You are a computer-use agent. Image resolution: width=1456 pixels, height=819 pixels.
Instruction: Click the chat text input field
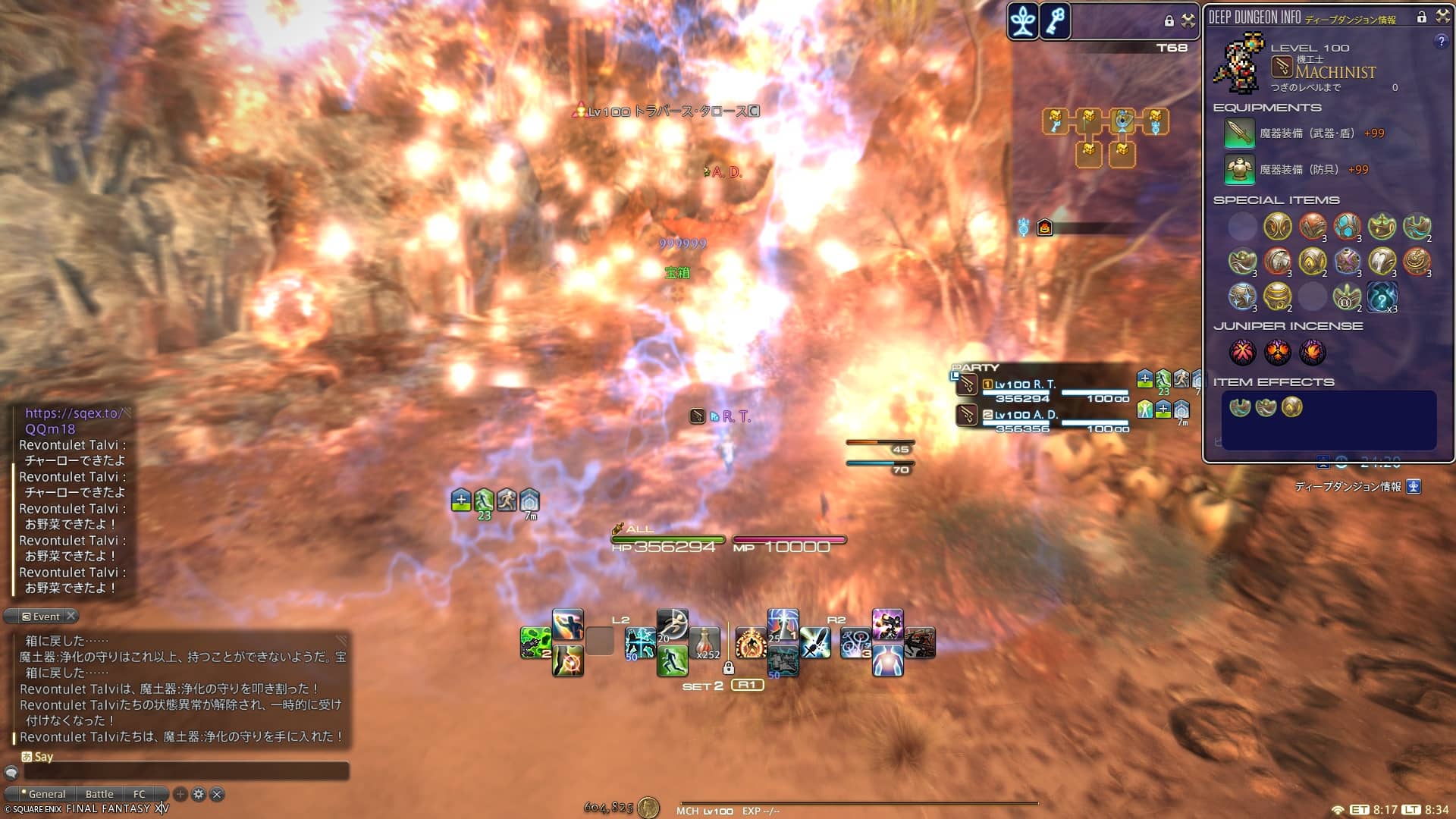click(186, 772)
